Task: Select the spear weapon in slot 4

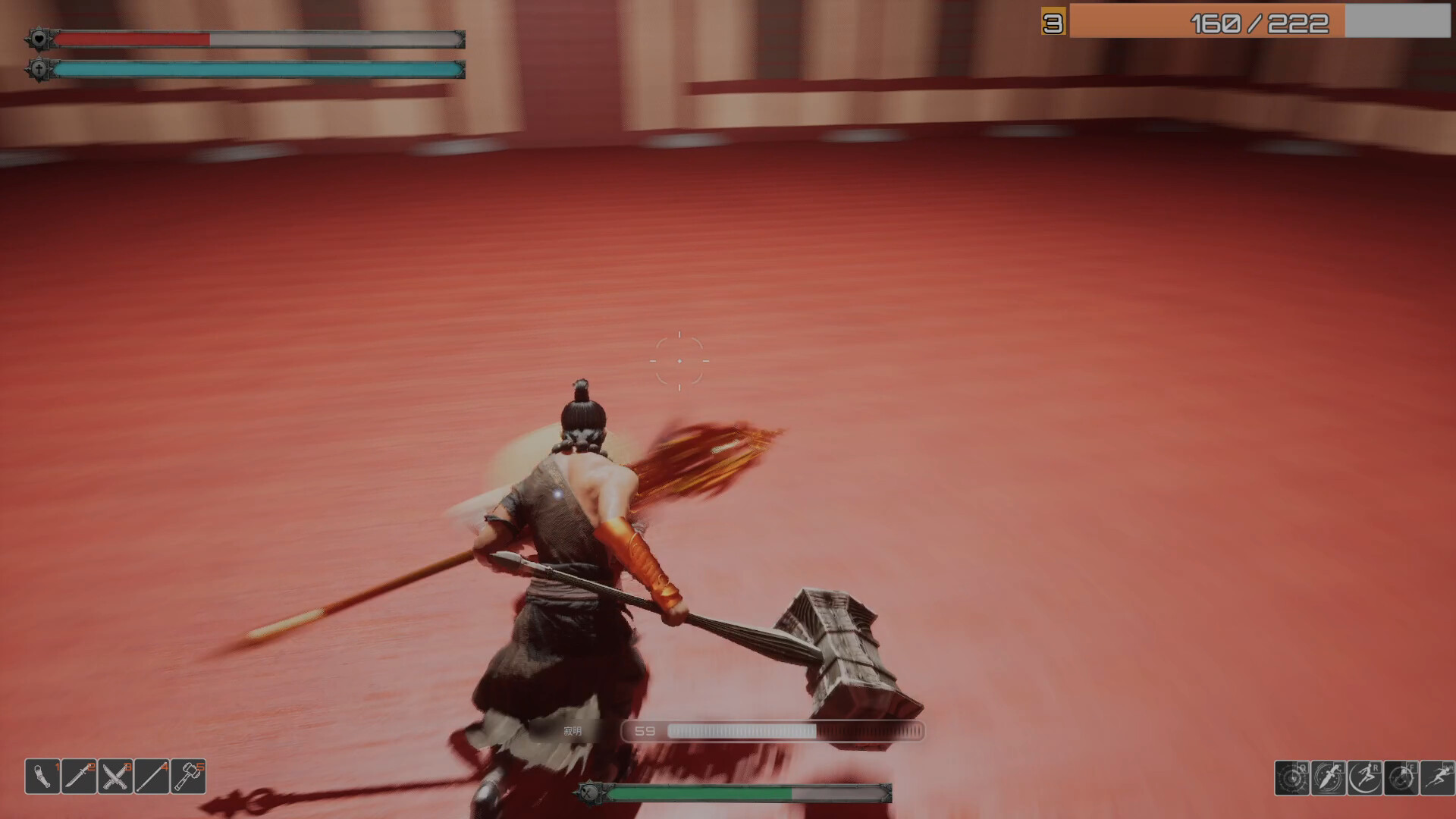Action: tap(151, 776)
